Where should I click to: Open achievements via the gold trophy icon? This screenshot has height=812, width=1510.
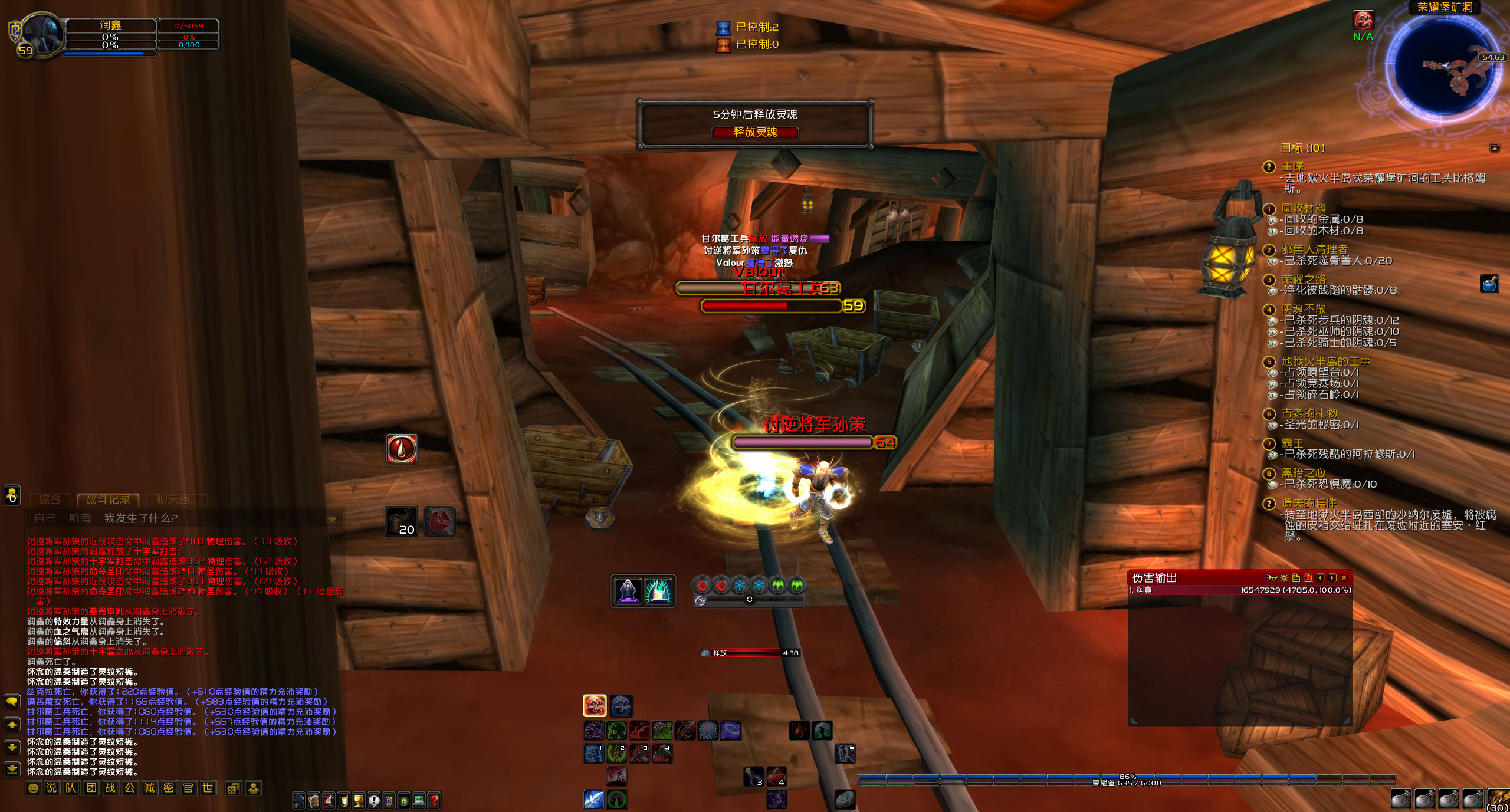pos(357,801)
